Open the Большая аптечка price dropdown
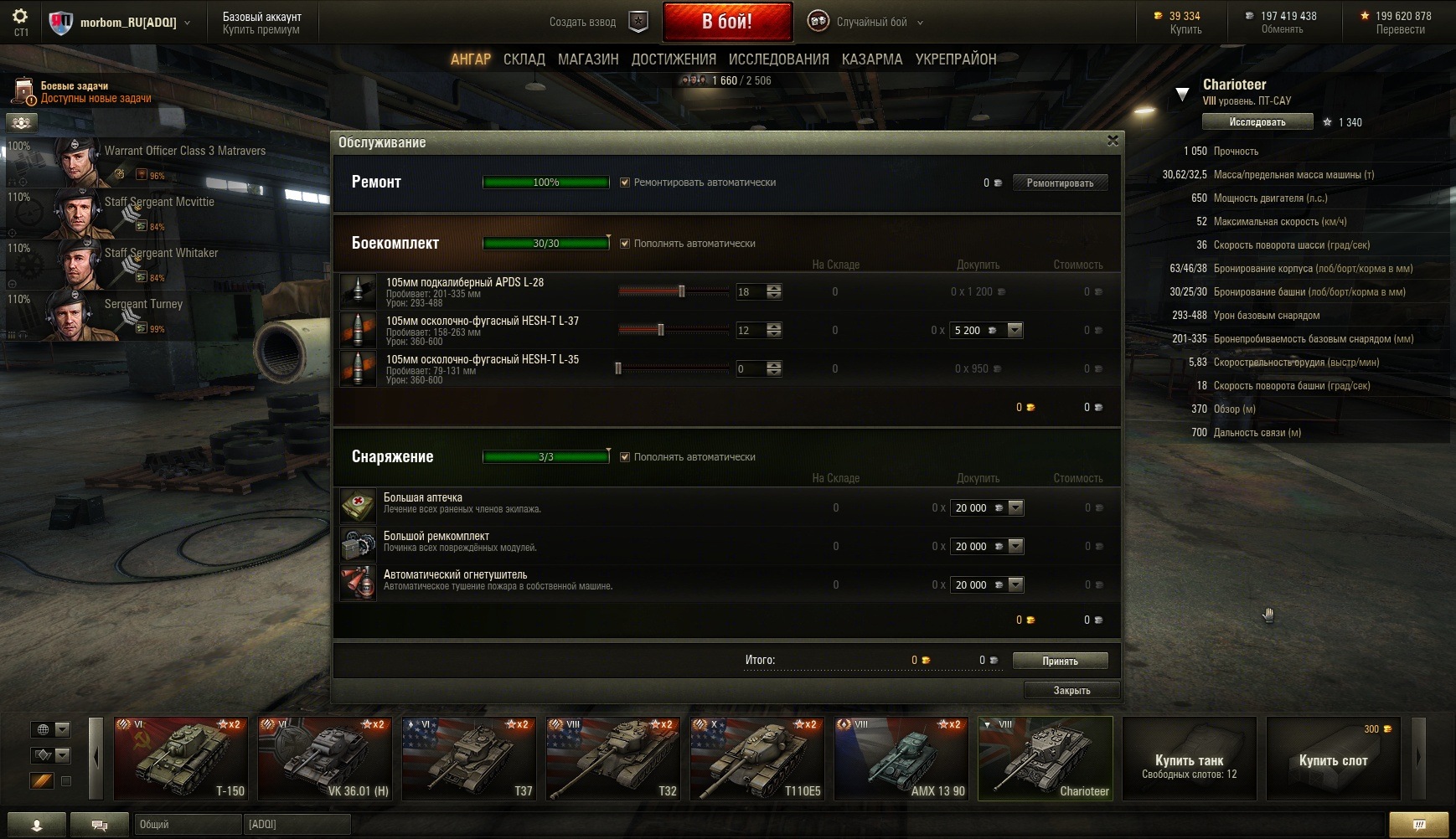 coord(1015,507)
